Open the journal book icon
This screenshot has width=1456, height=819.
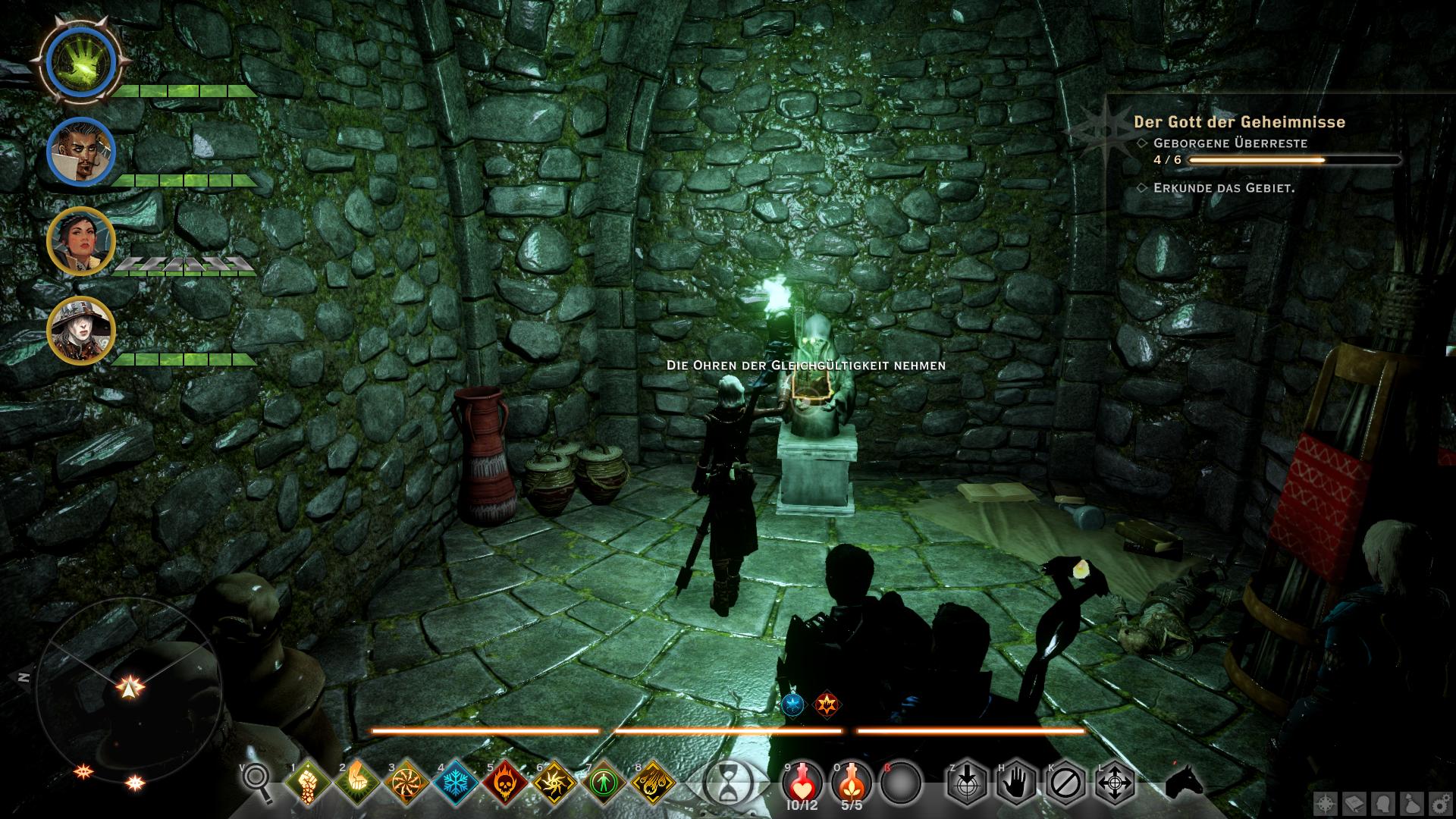point(1354,804)
